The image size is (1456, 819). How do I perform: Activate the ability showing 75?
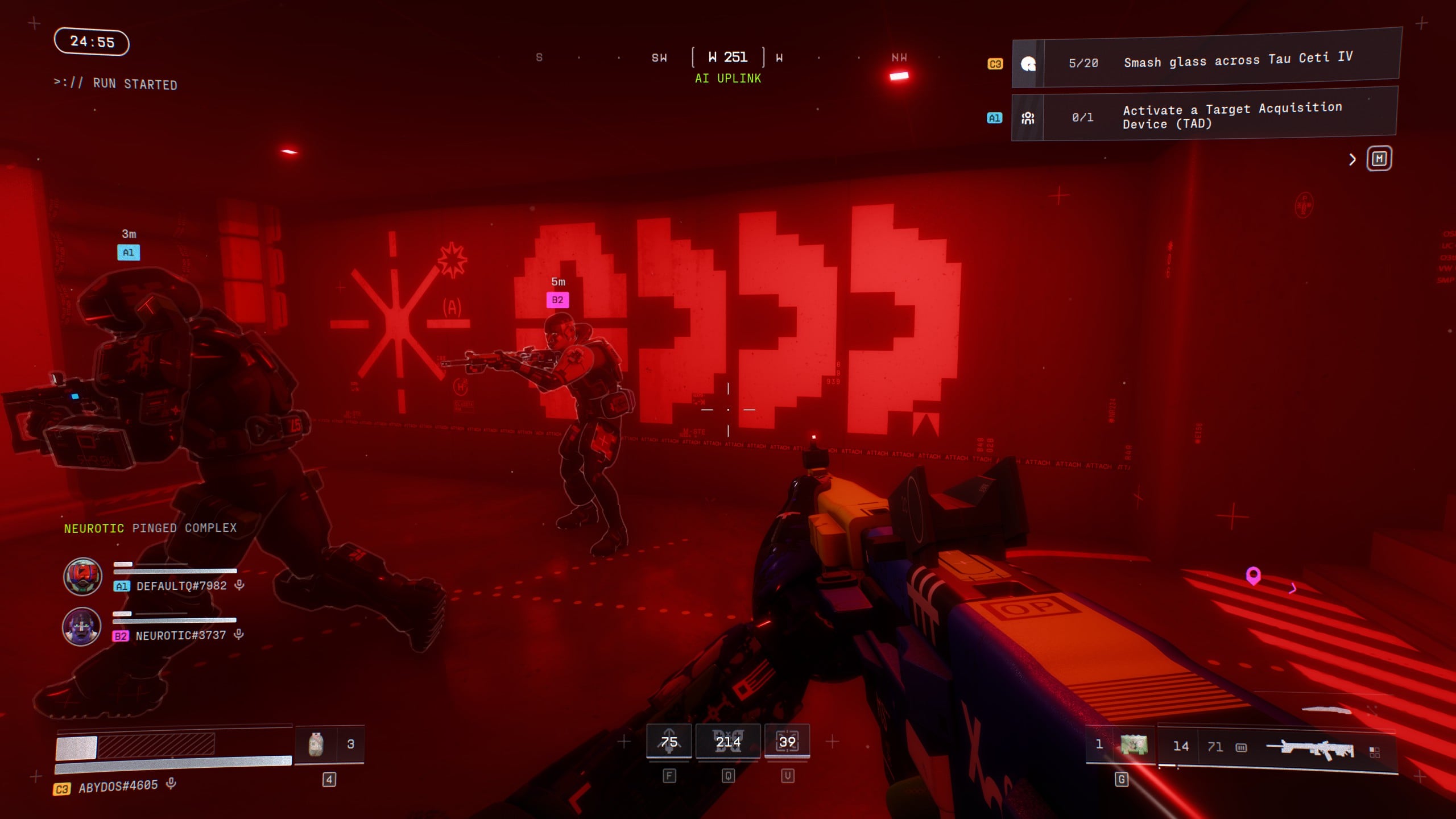[669, 742]
